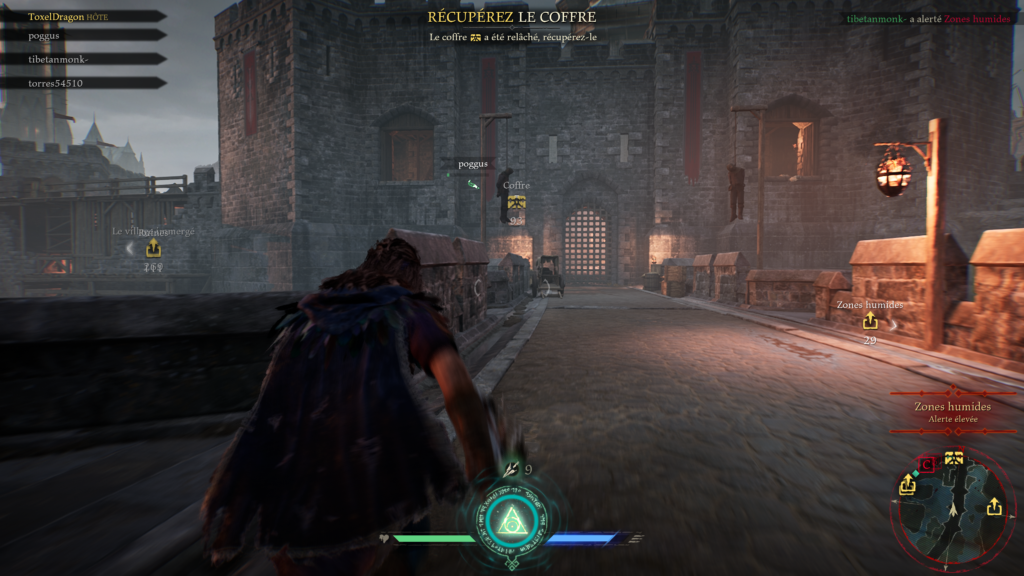1024x576 pixels.
Task: Click the chest marker on the minimap
Action: [953, 459]
